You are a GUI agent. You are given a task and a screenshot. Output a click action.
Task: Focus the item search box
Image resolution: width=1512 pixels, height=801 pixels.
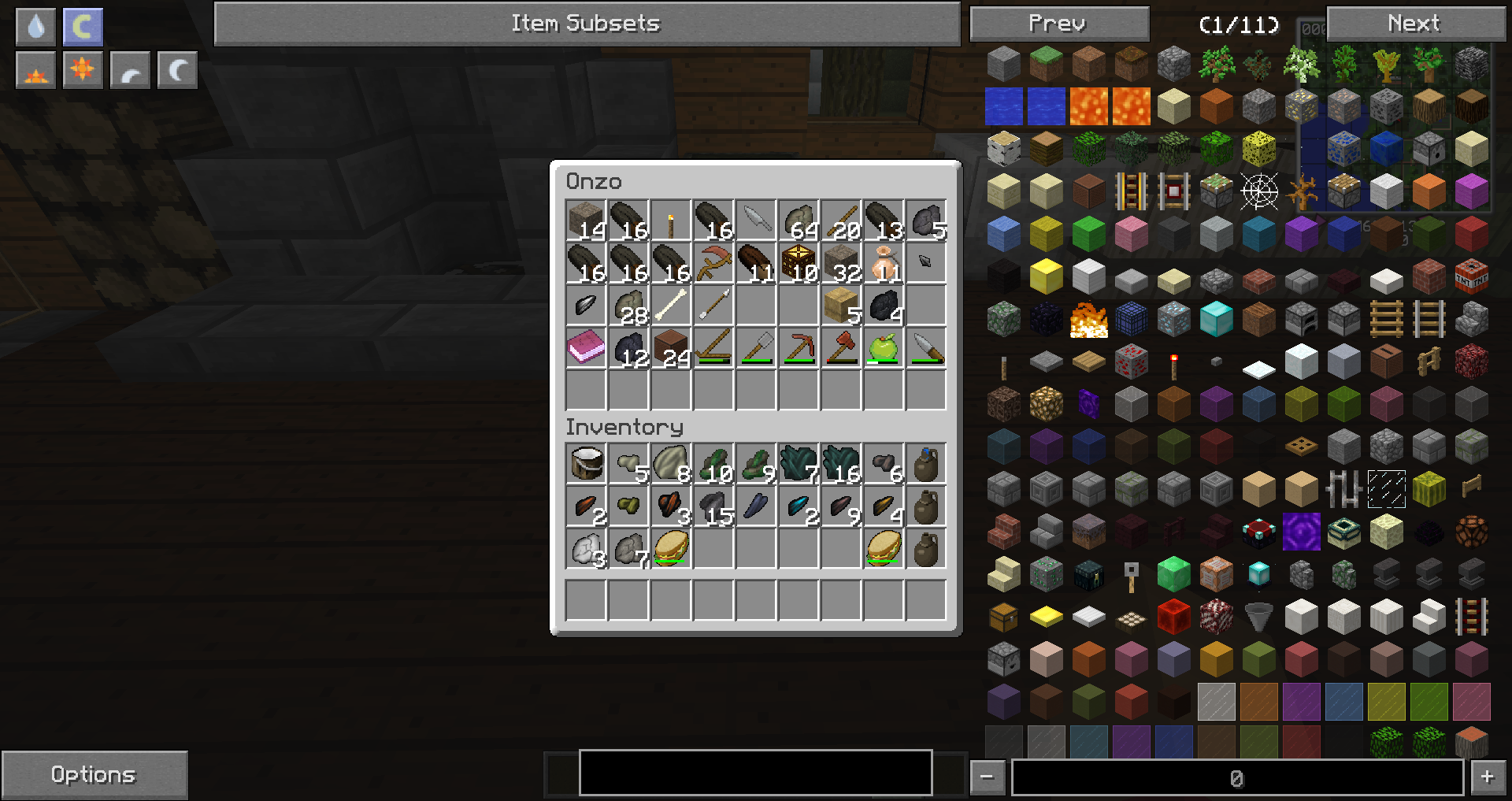[x=755, y=773]
